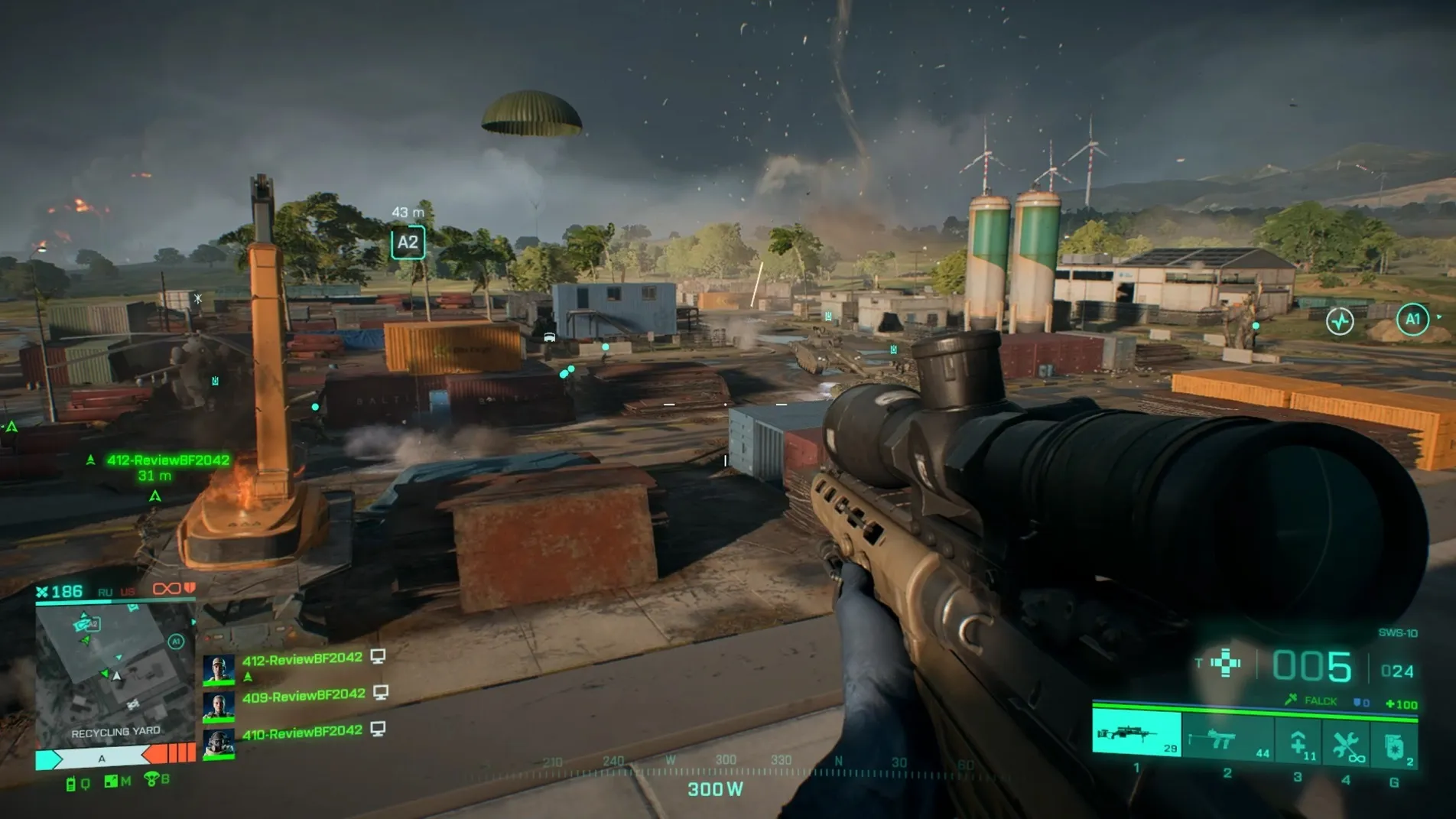Image resolution: width=1456 pixels, height=819 pixels.
Task: Click squadmate 412-ReviewBF2042 in squad list
Action: tap(302, 659)
